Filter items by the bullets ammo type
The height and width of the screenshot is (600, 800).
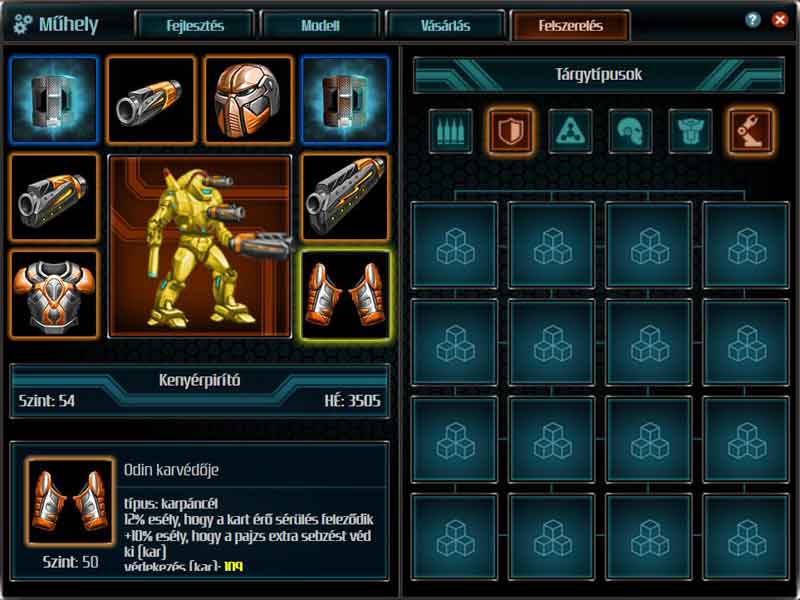click(451, 131)
